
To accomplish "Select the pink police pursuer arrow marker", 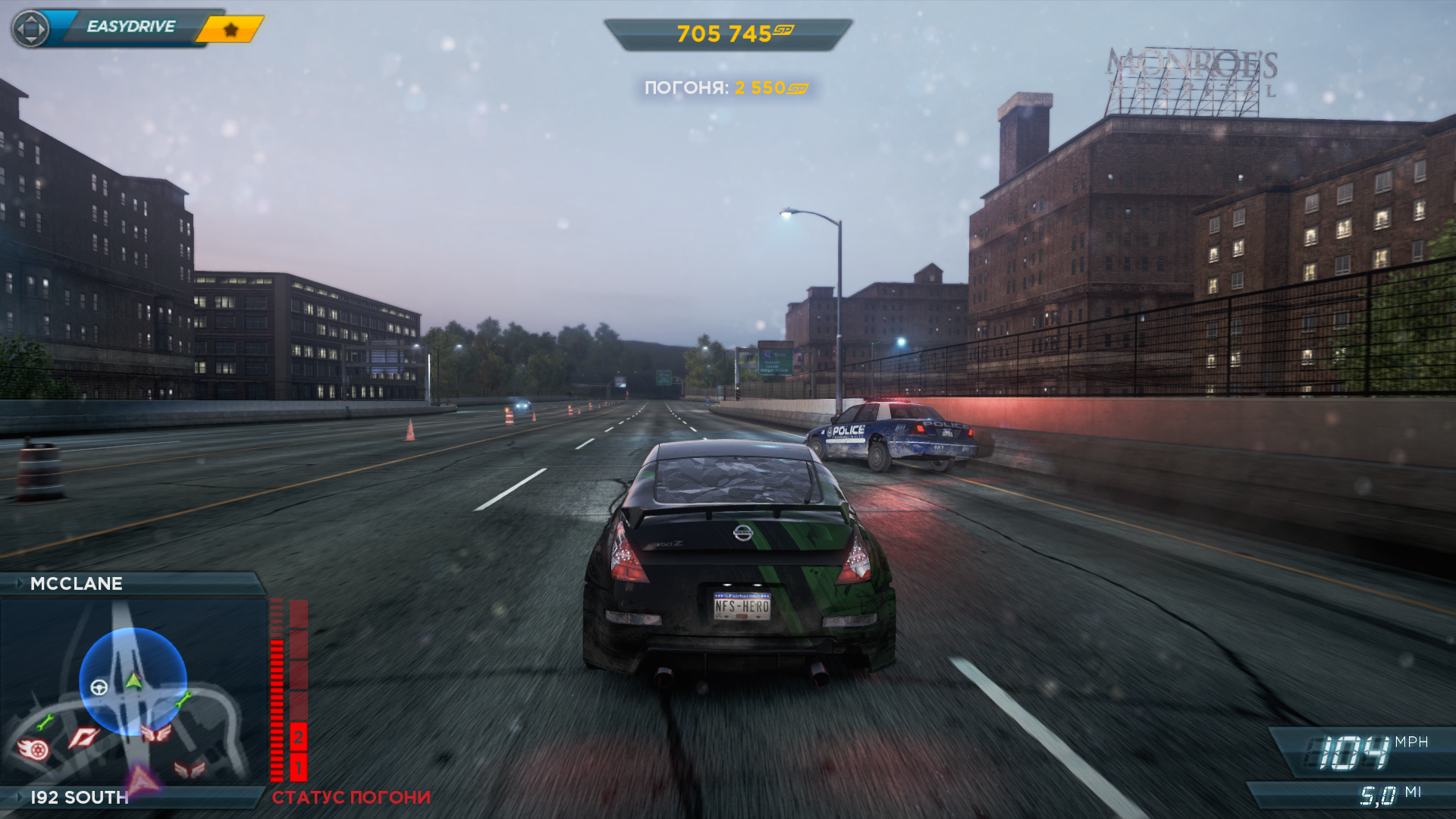I will coord(141,779).
